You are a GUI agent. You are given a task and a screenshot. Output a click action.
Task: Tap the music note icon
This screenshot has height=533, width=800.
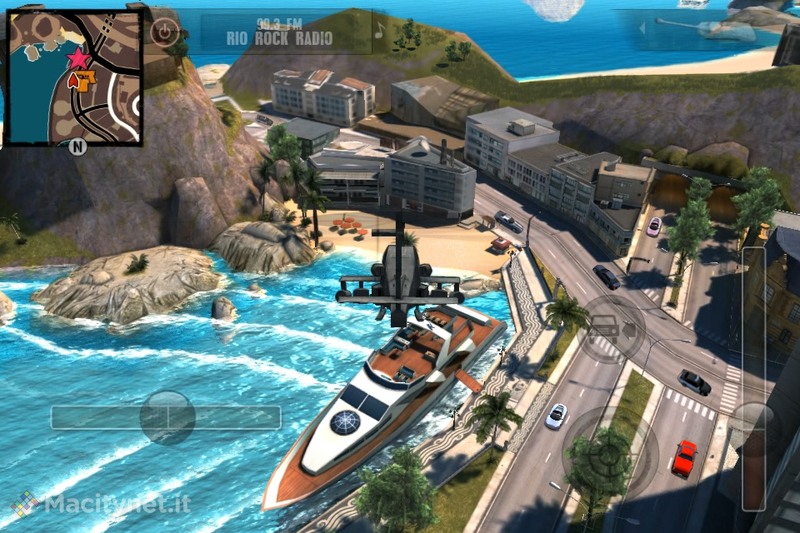378,31
